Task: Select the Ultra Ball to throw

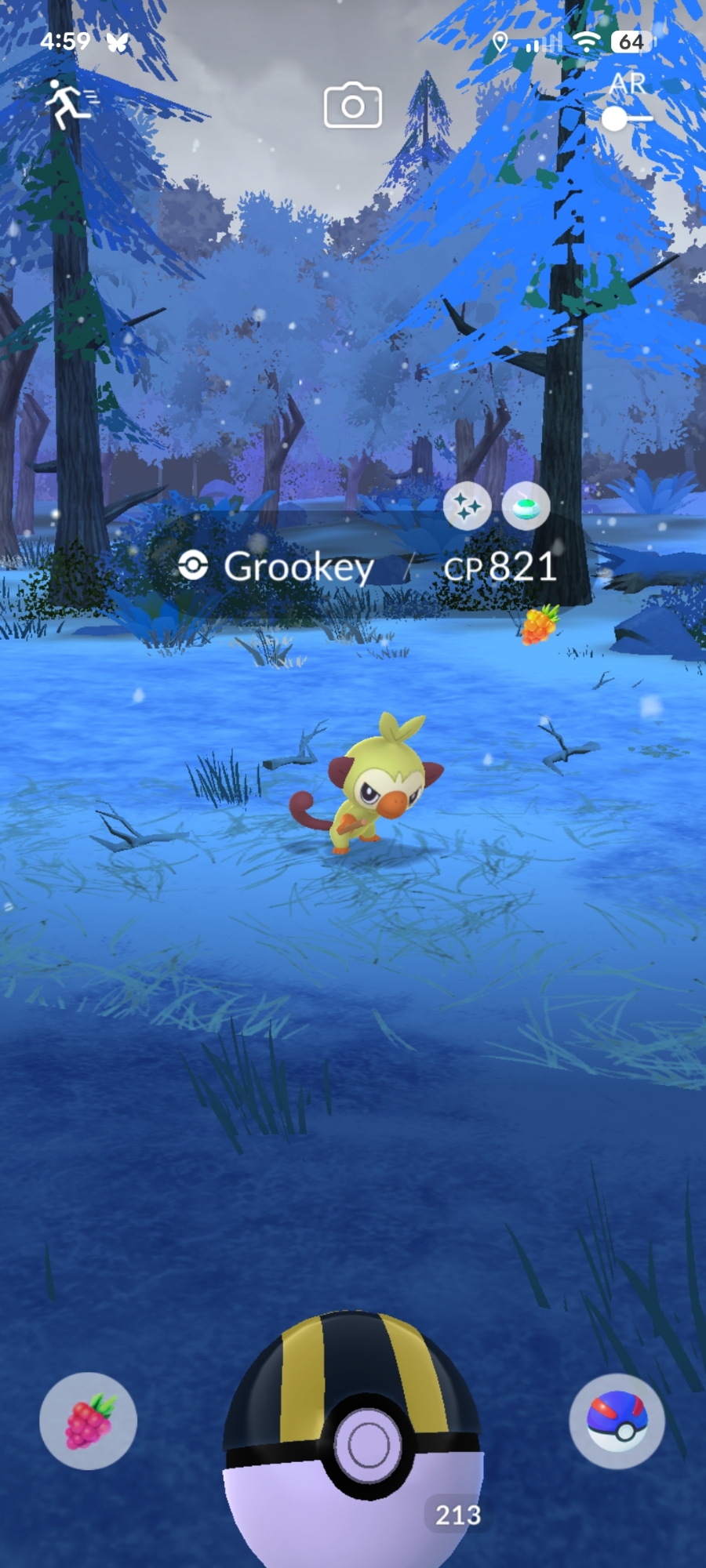Action: [353, 1443]
